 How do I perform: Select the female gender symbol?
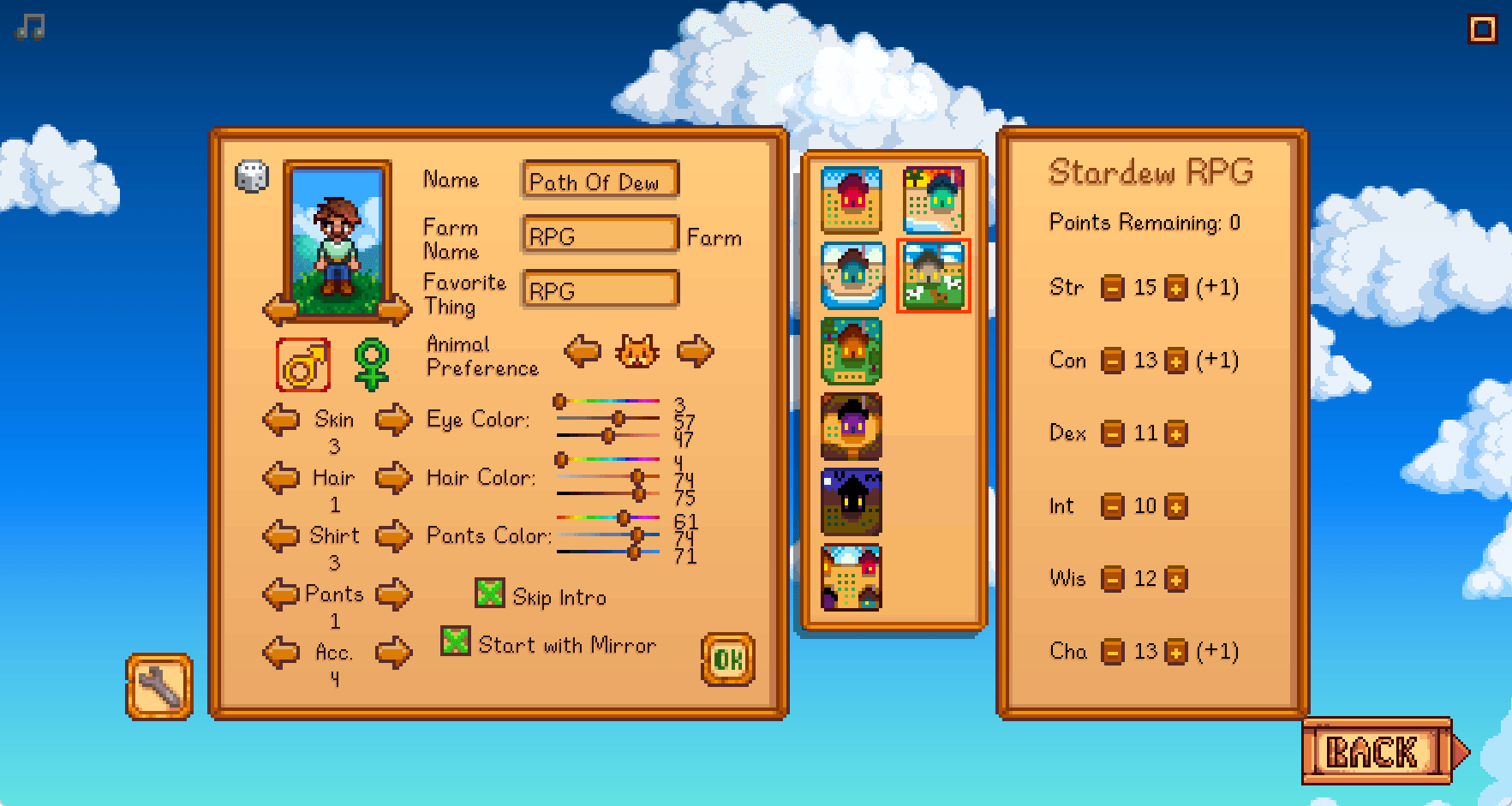click(x=370, y=363)
